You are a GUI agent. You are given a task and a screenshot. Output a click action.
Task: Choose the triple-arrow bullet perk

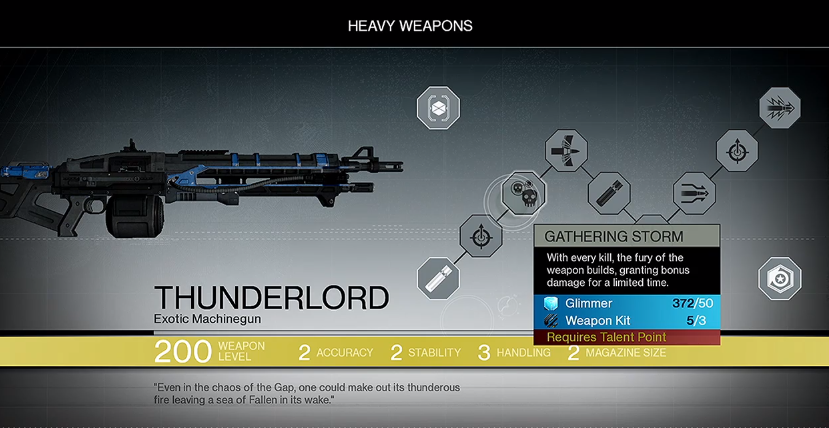[692, 191]
